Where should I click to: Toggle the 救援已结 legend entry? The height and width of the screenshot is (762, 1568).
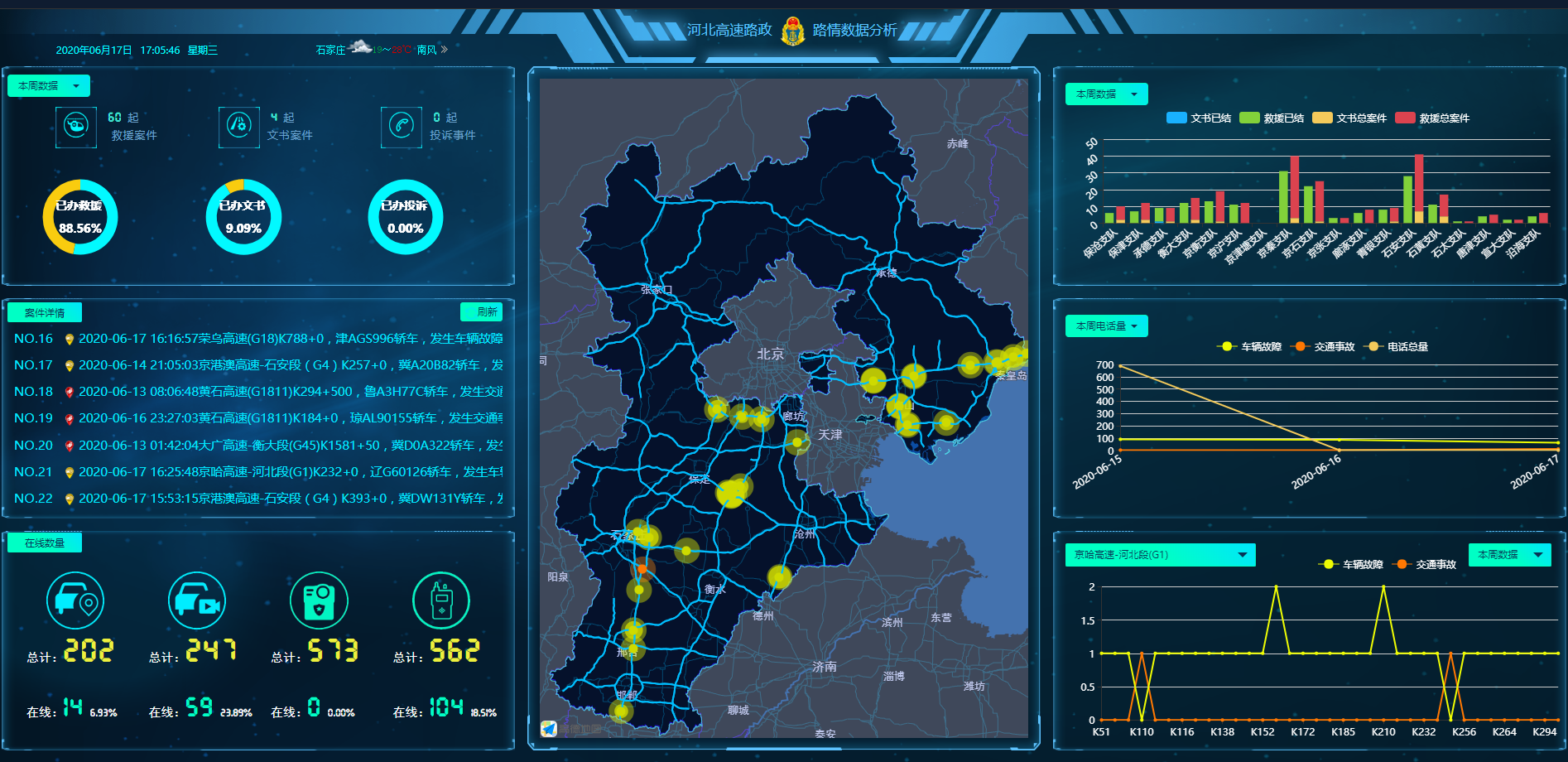pos(1272,118)
